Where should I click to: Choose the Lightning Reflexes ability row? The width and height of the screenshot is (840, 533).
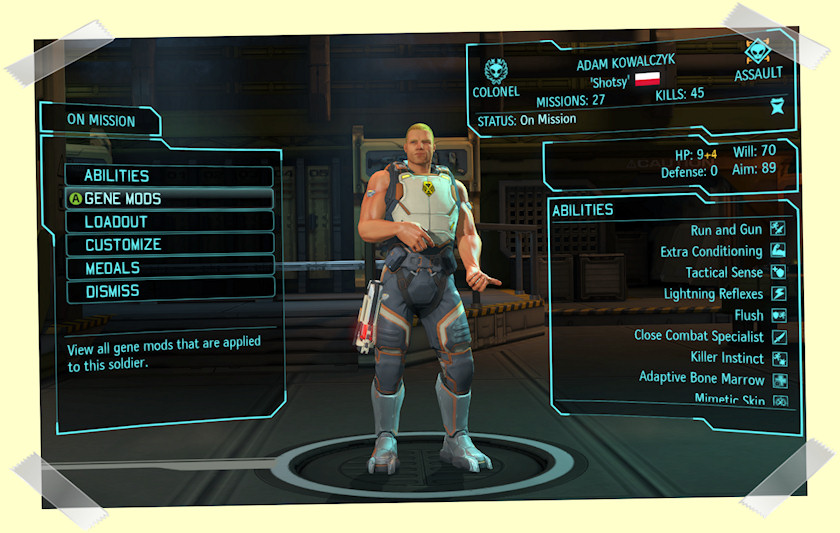[x=713, y=294]
